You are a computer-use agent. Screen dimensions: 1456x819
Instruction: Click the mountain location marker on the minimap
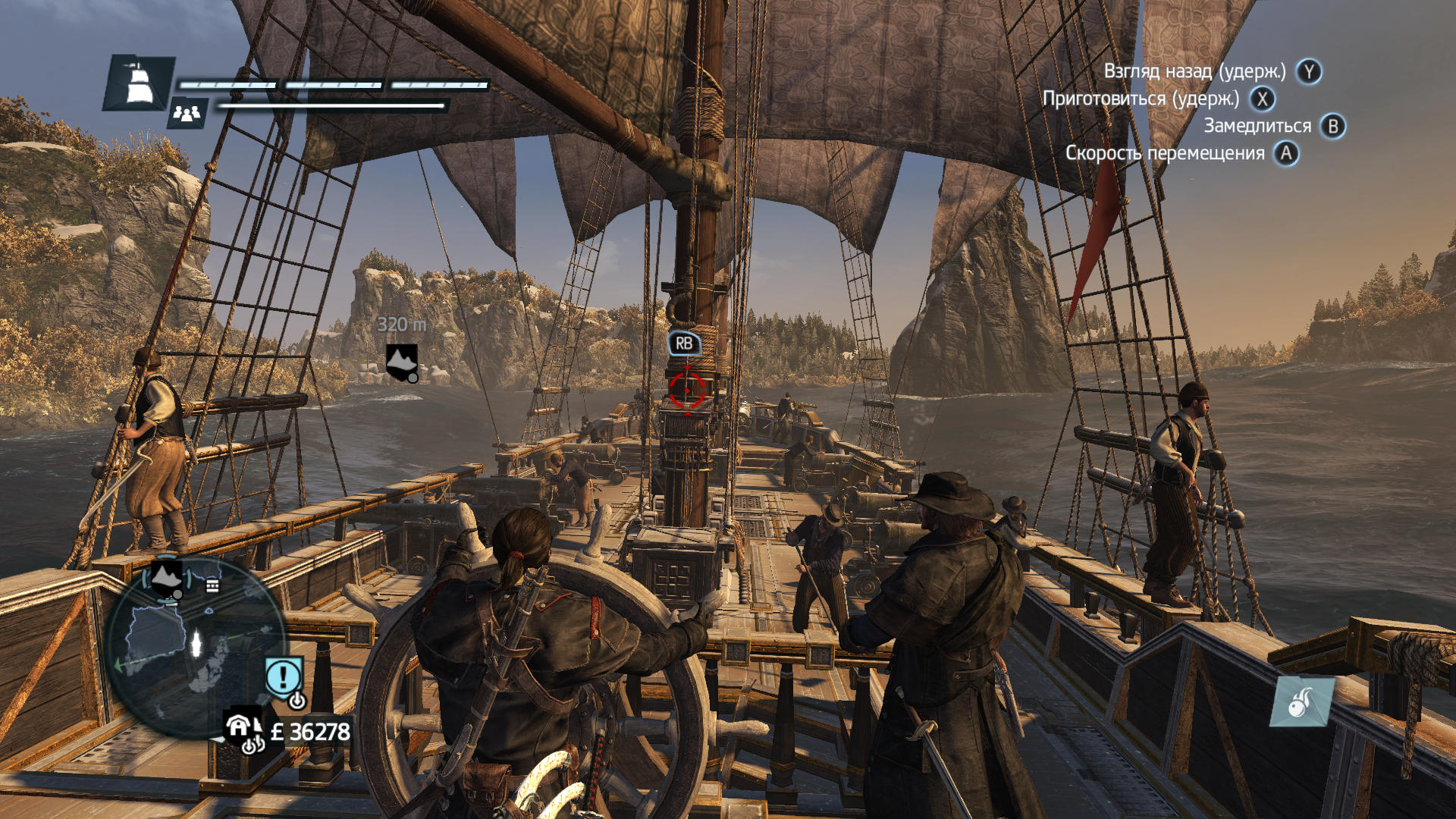coord(167,578)
